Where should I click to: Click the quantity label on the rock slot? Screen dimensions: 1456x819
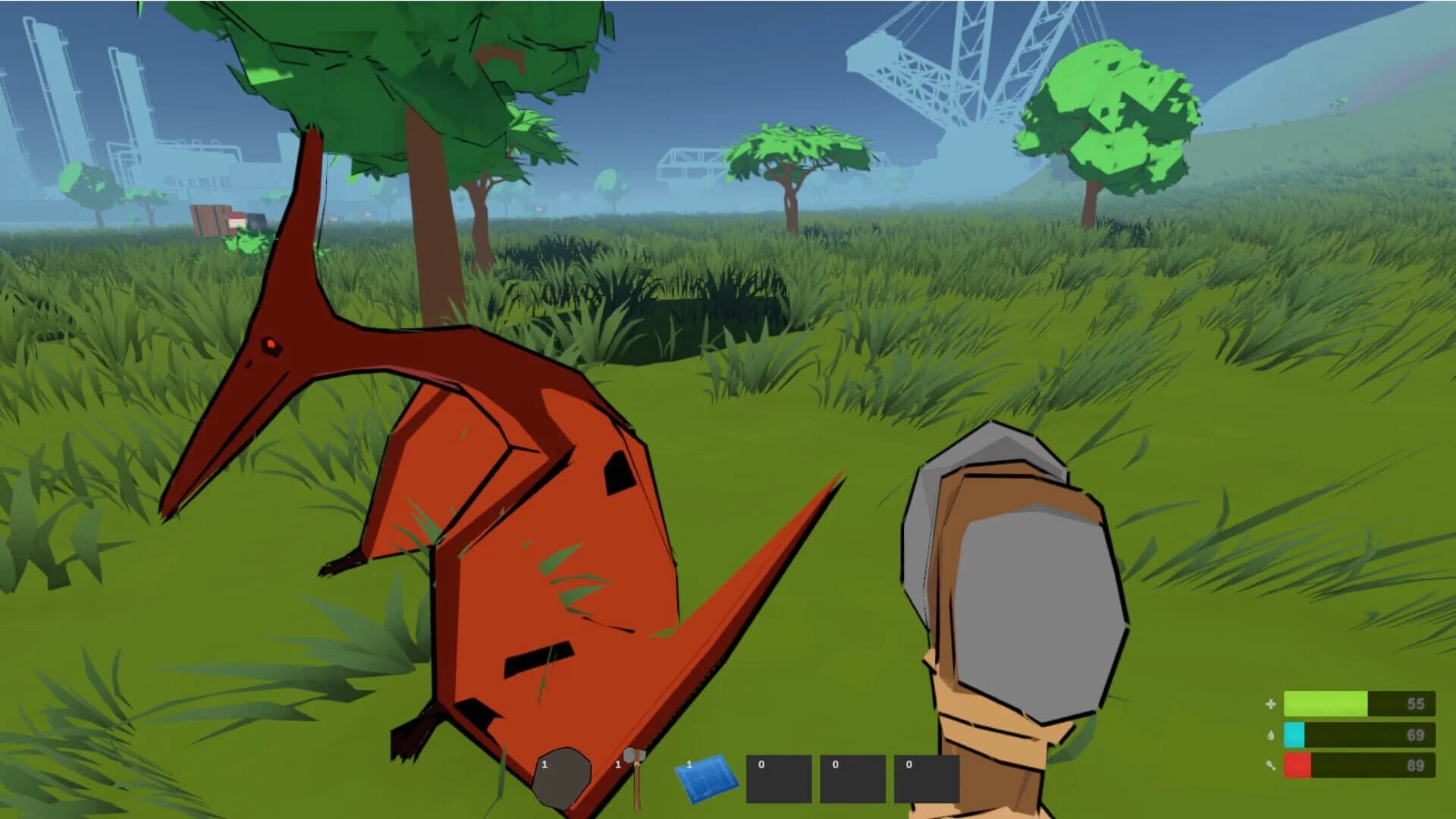click(544, 765)
